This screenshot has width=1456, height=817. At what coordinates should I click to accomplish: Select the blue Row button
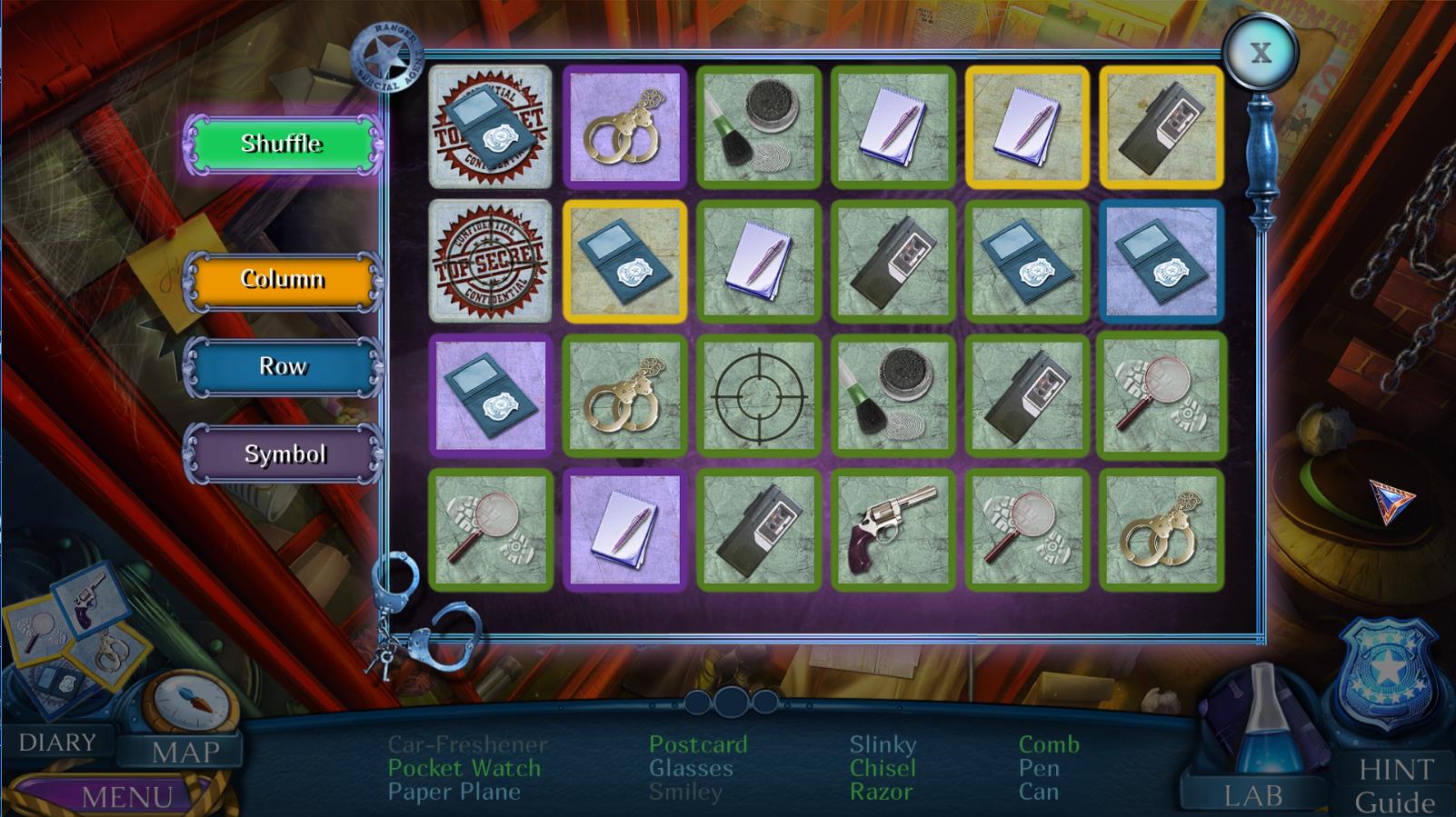pos(282,366)
